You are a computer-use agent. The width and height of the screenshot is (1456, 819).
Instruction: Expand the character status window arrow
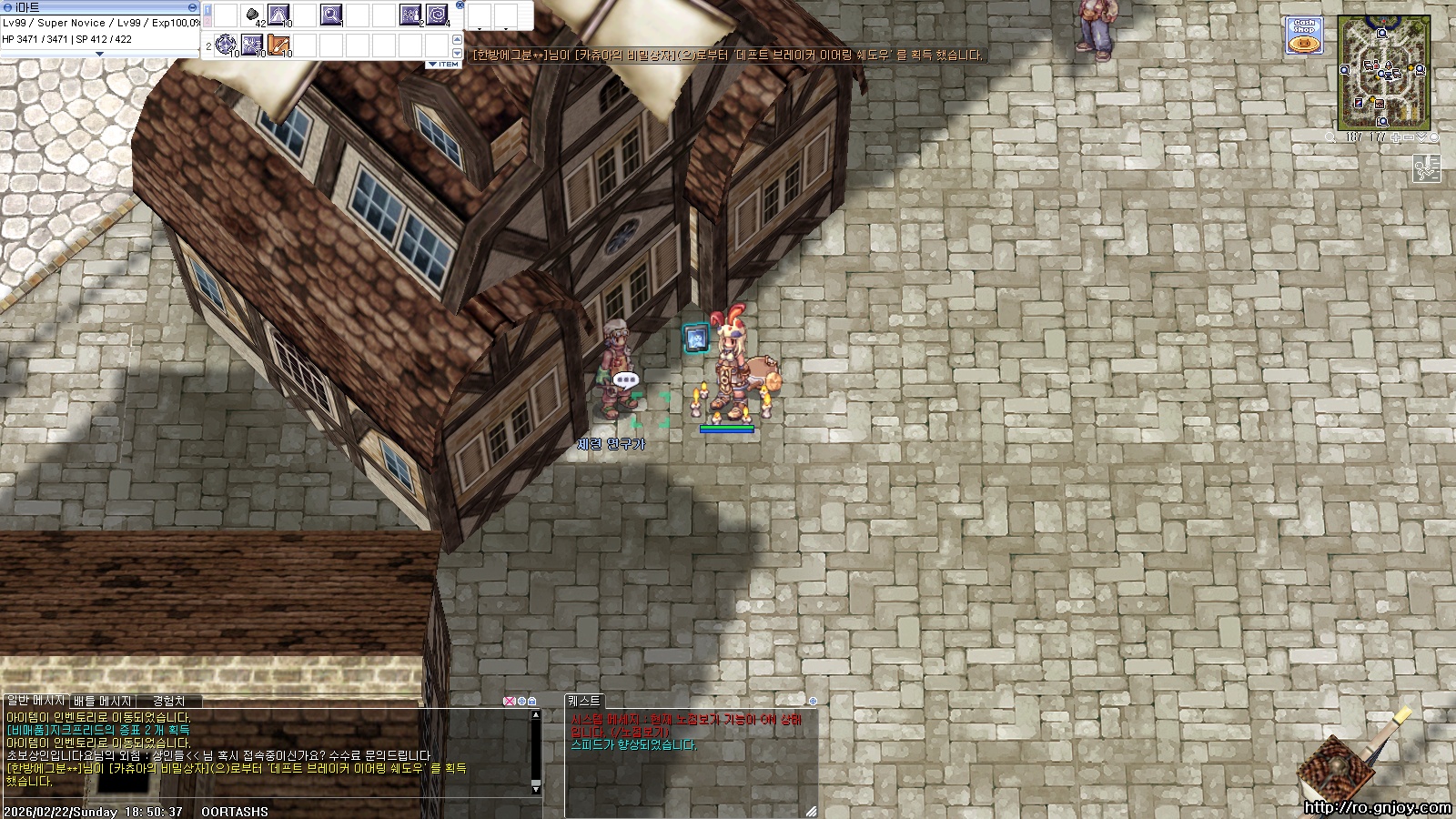[99, 54]
